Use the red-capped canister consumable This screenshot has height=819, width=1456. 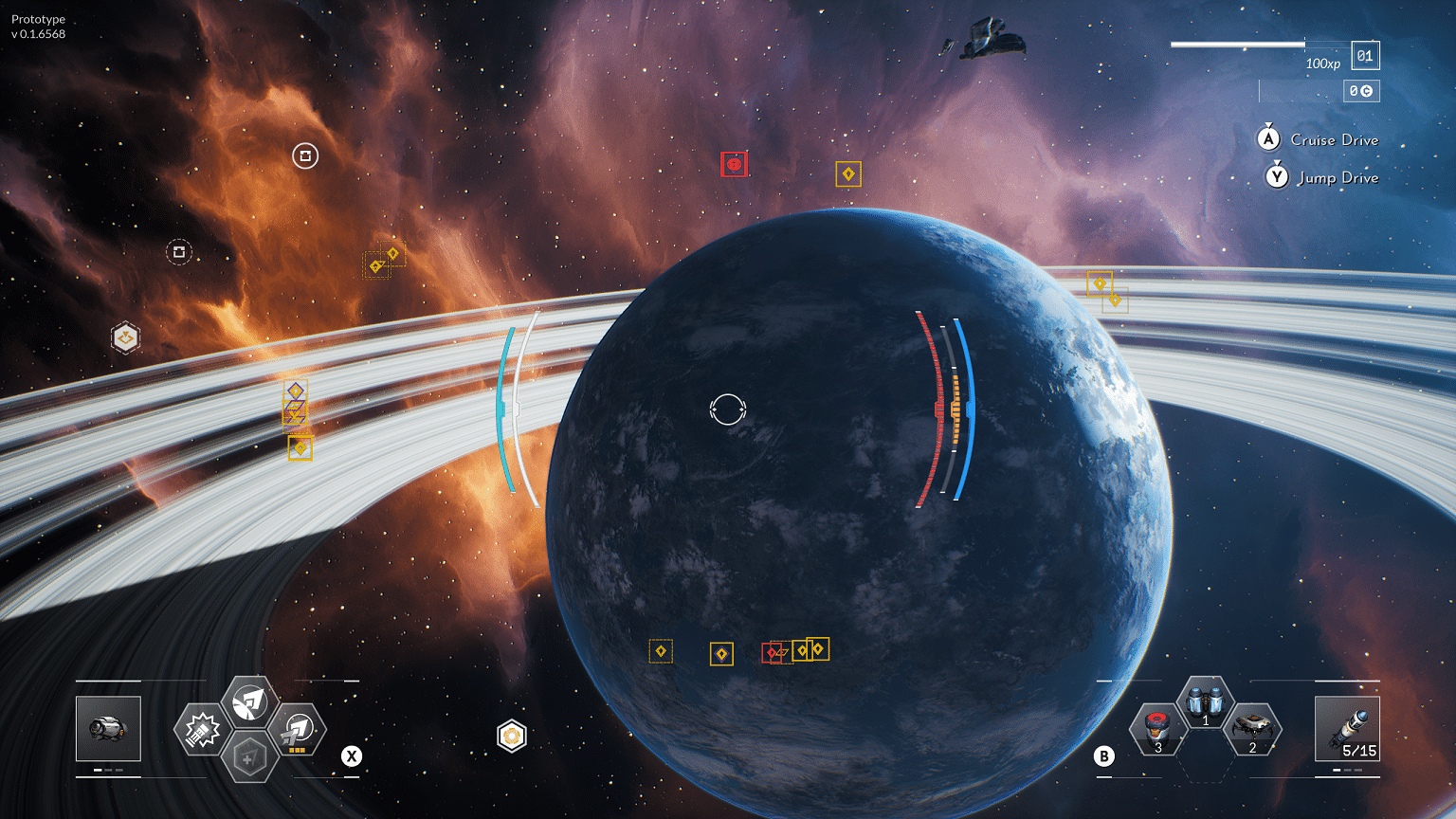pyautogui.click(x=1157, y=729)
